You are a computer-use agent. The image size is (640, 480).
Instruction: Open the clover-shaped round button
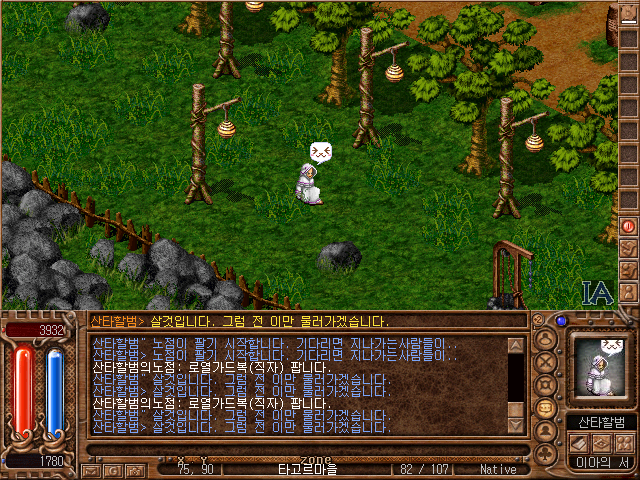pos(546,454)
